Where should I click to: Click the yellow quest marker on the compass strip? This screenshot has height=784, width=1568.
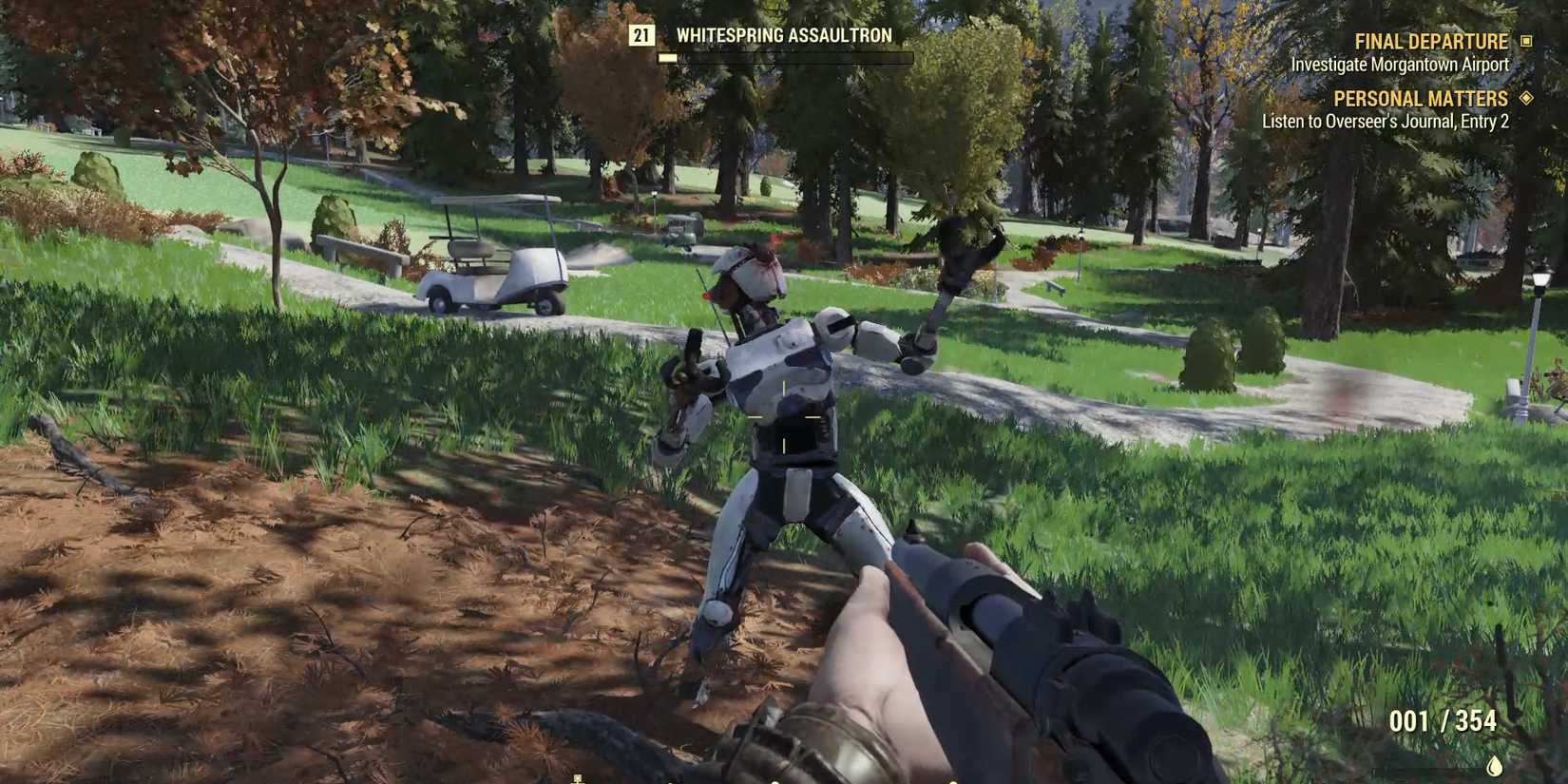click(578, 779)
